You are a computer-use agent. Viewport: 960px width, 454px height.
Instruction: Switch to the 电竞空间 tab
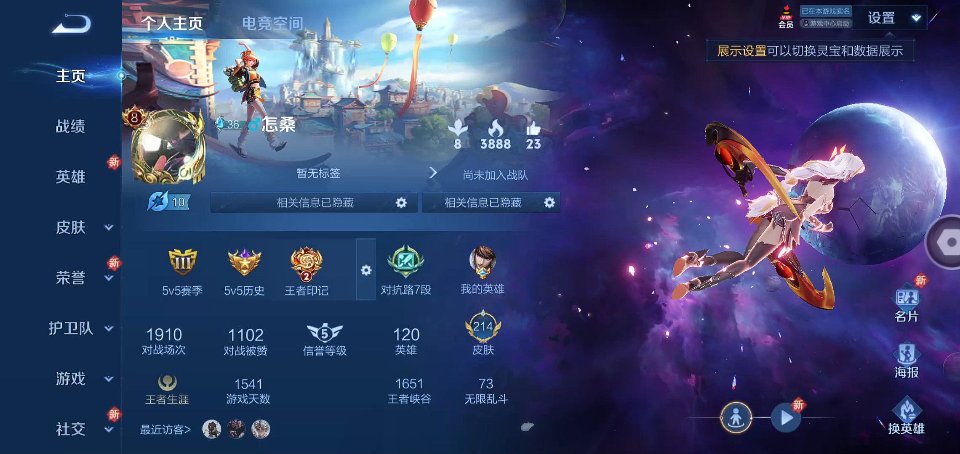coord(272,23)
